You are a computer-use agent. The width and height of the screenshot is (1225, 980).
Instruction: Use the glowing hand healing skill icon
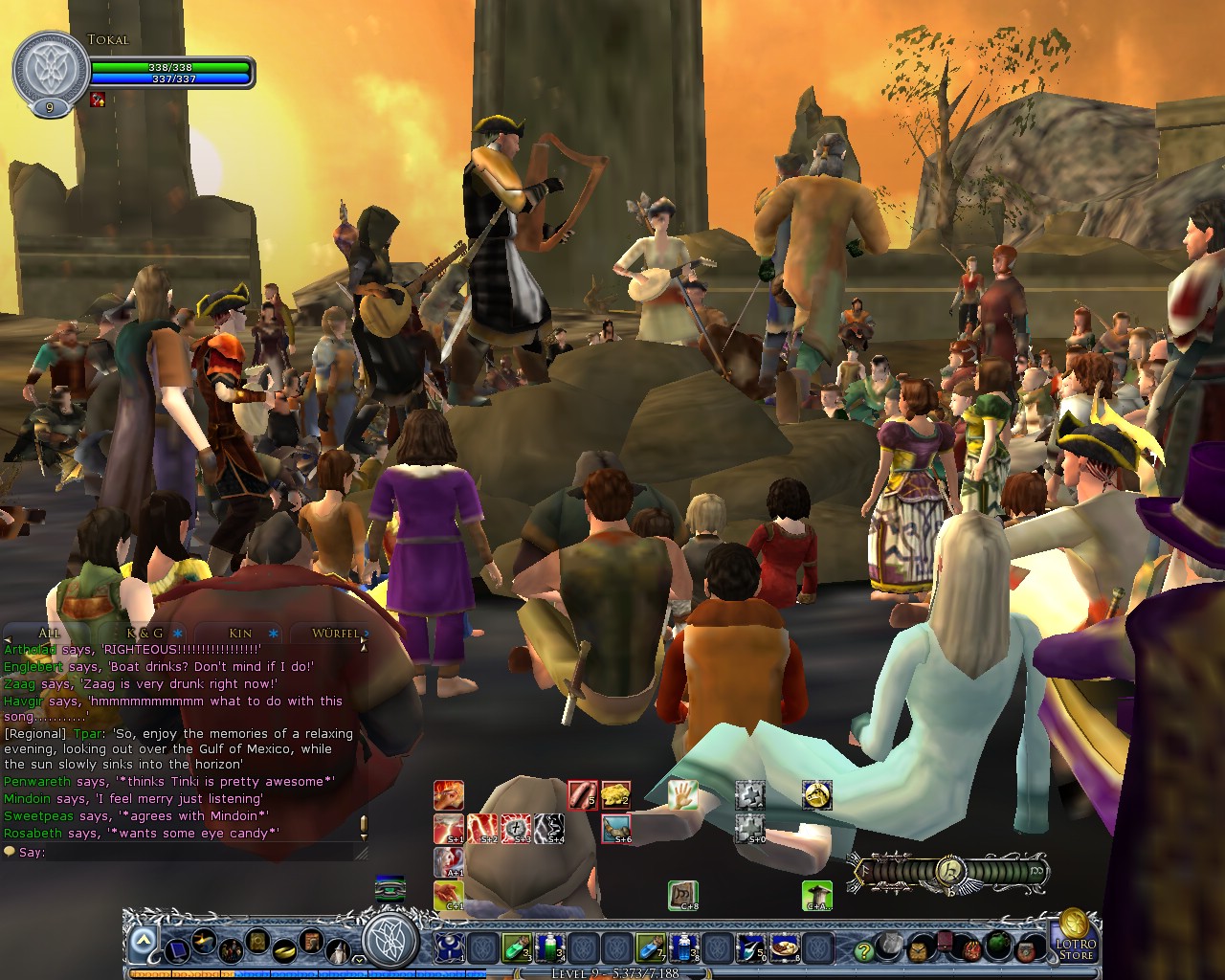(x=682, y=794)
